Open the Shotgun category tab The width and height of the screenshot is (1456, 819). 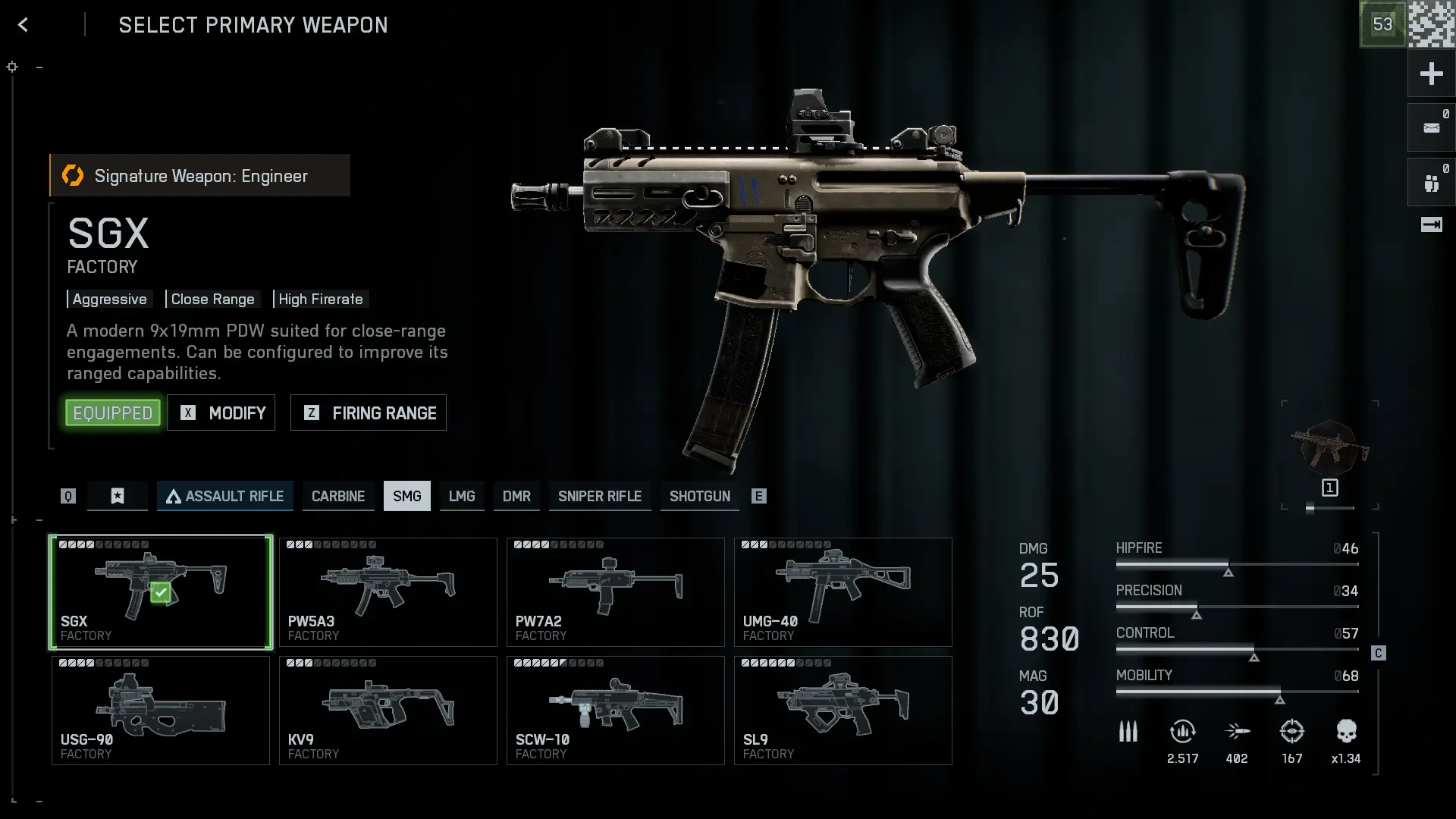pyautogui.click(x=700, y=496)
